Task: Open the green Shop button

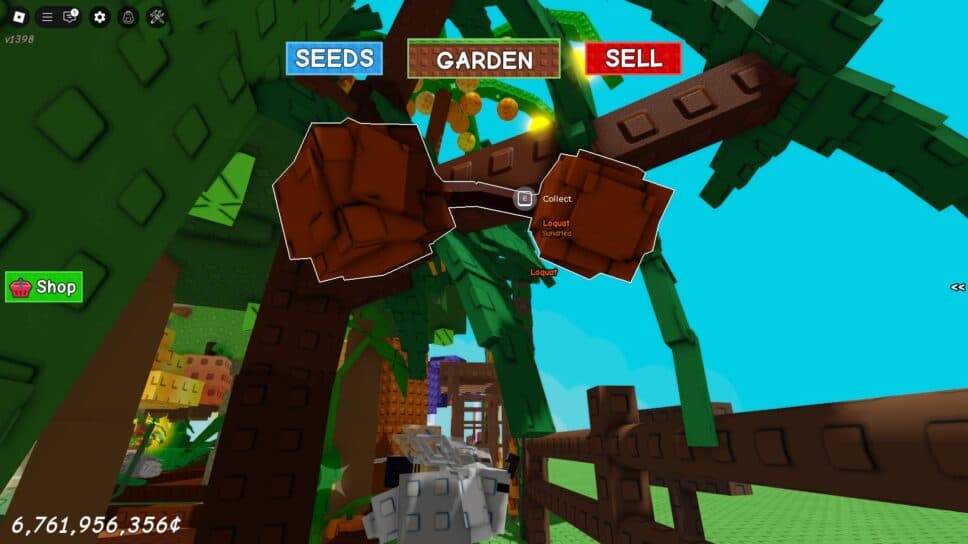Action: coord(44,287)
